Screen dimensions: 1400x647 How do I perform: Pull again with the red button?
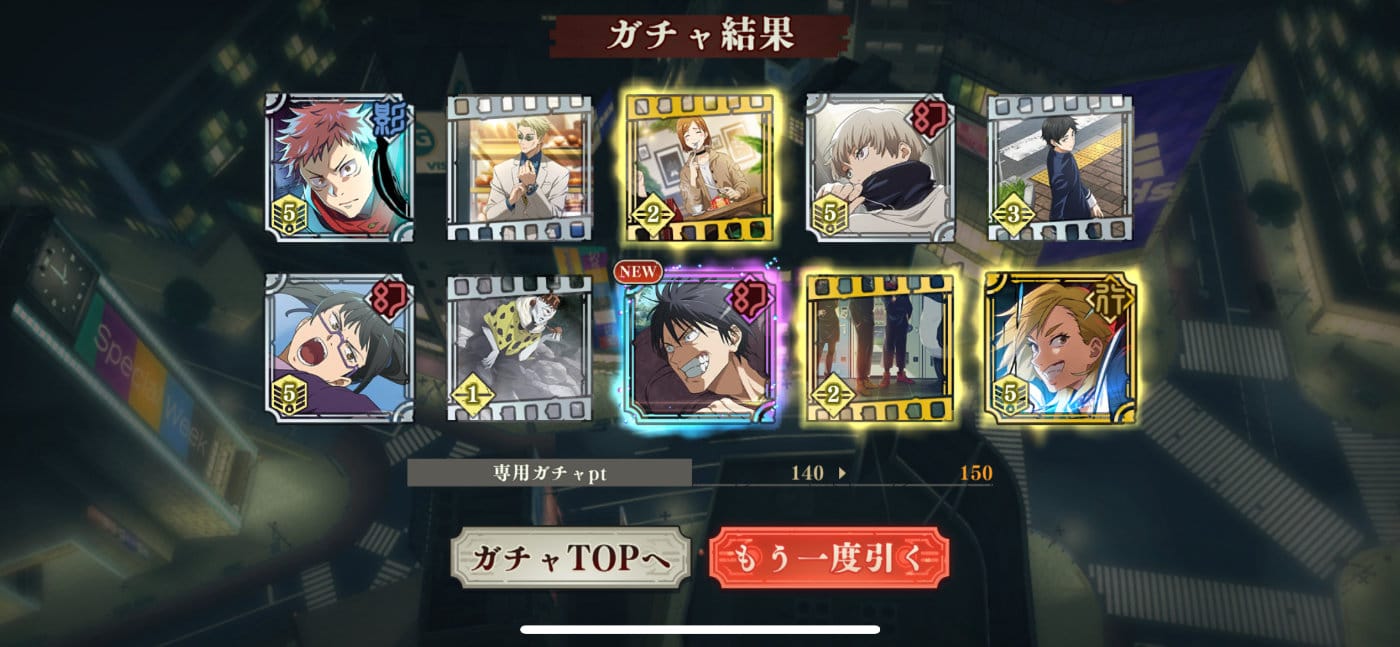[828, 558]
